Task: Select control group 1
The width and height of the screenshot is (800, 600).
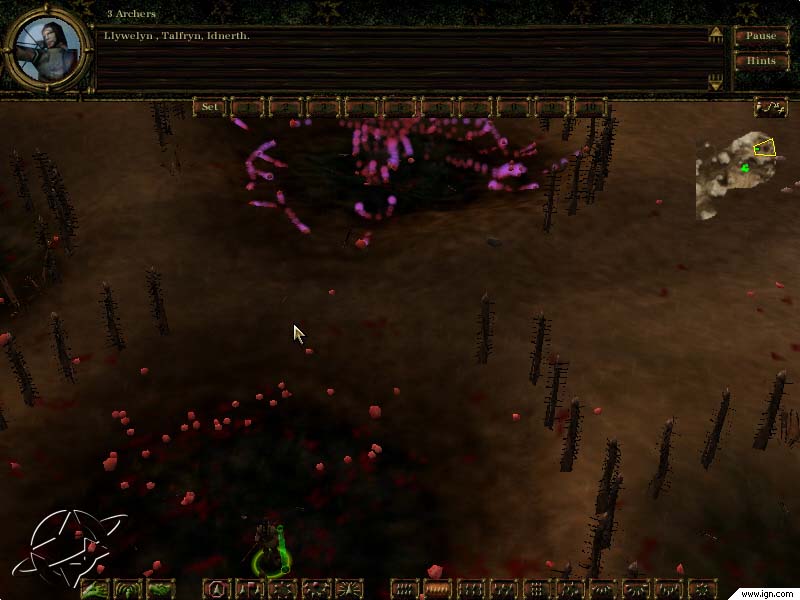Action: point(247,107)
